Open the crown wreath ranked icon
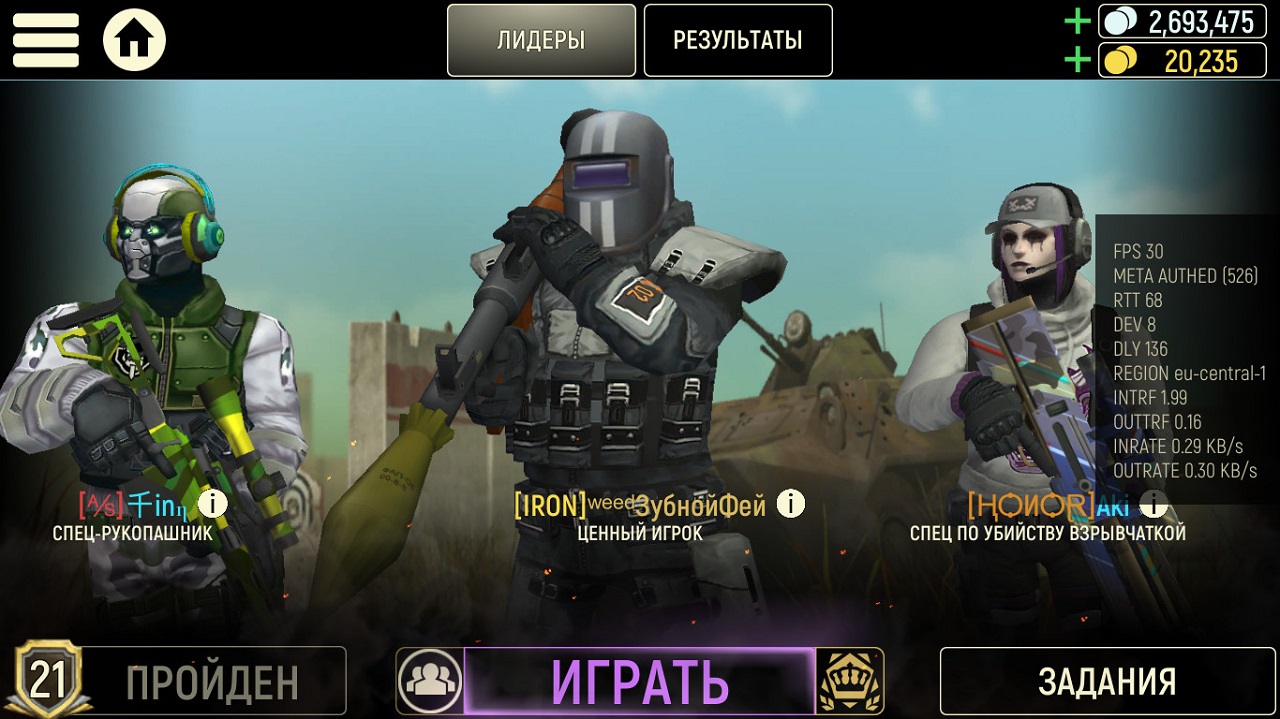 tap(849, 682)
